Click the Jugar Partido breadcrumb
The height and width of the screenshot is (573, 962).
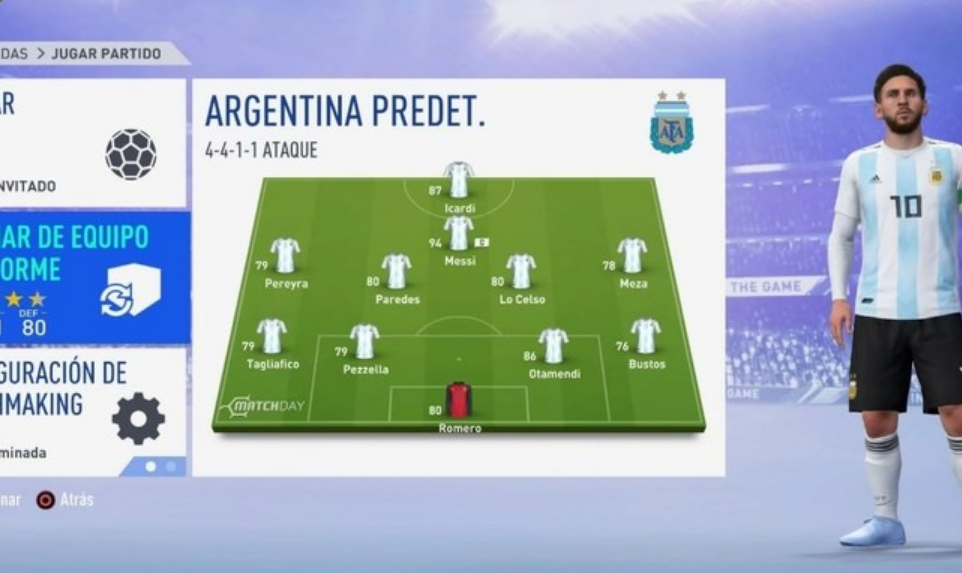(105, 54)
